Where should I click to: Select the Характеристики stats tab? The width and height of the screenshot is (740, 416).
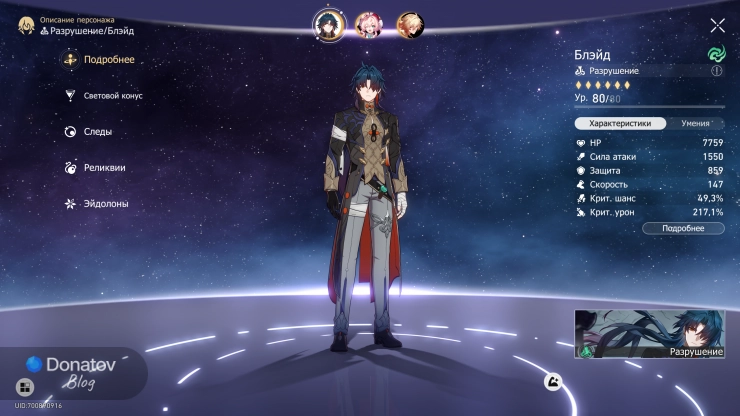(x=620, y=123)
